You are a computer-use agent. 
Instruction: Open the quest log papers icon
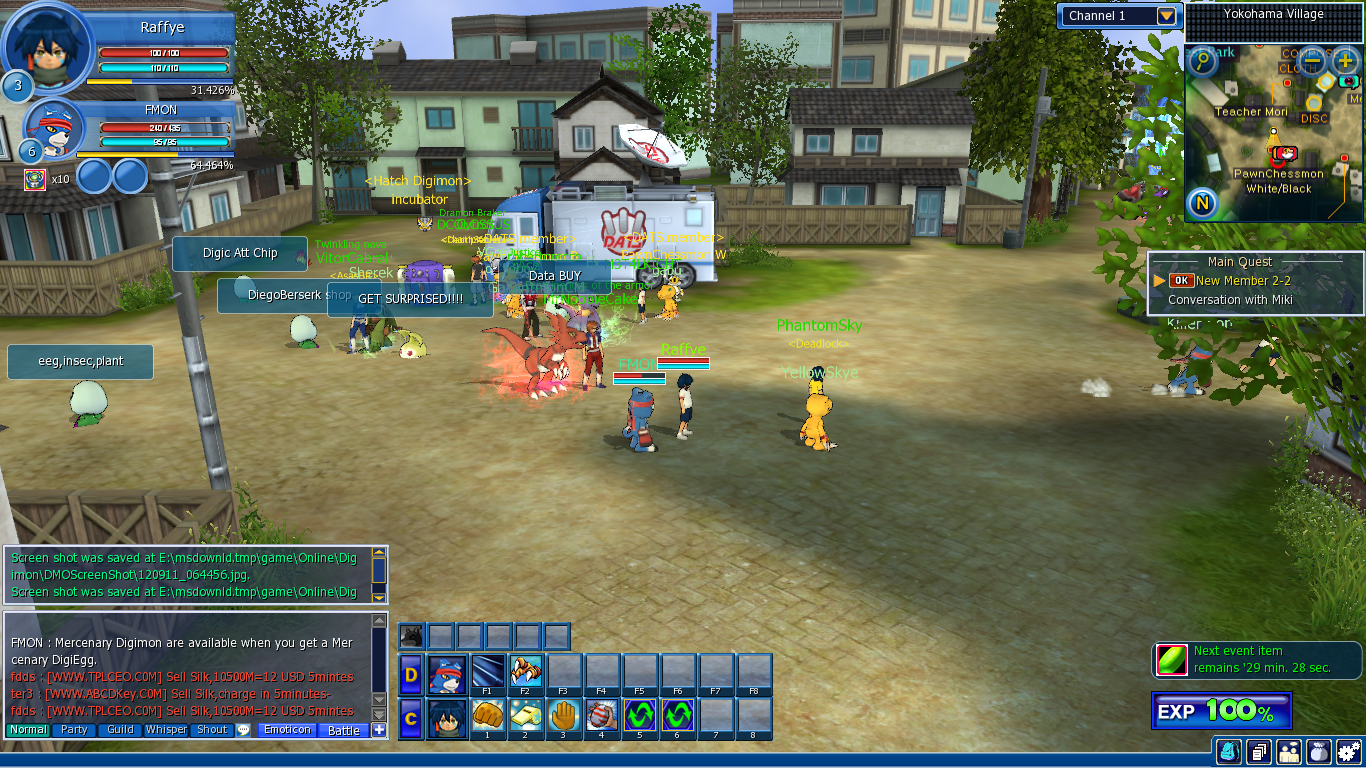tap(1258, 752)
